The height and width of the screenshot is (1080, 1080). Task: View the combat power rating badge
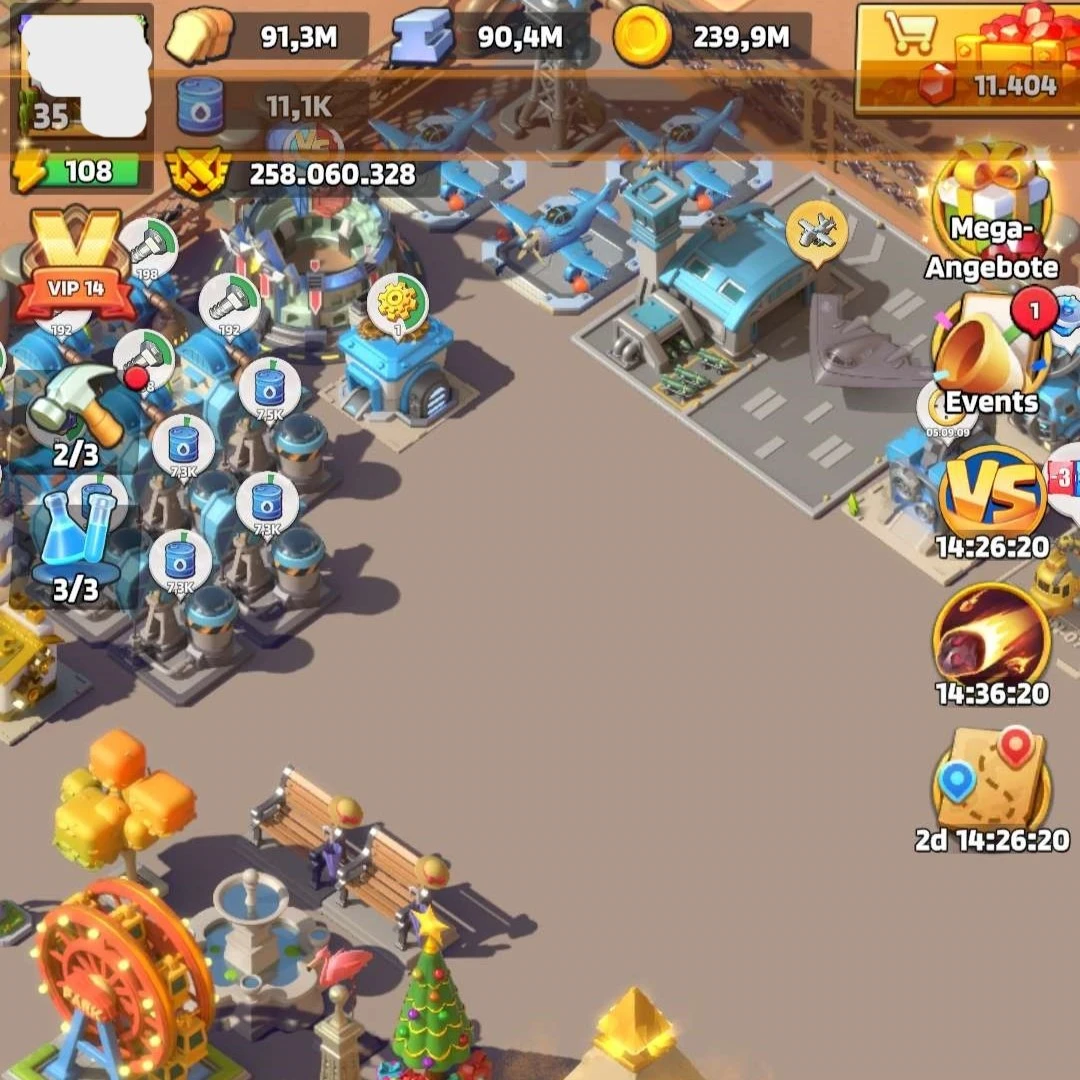[x=197, y=174]
